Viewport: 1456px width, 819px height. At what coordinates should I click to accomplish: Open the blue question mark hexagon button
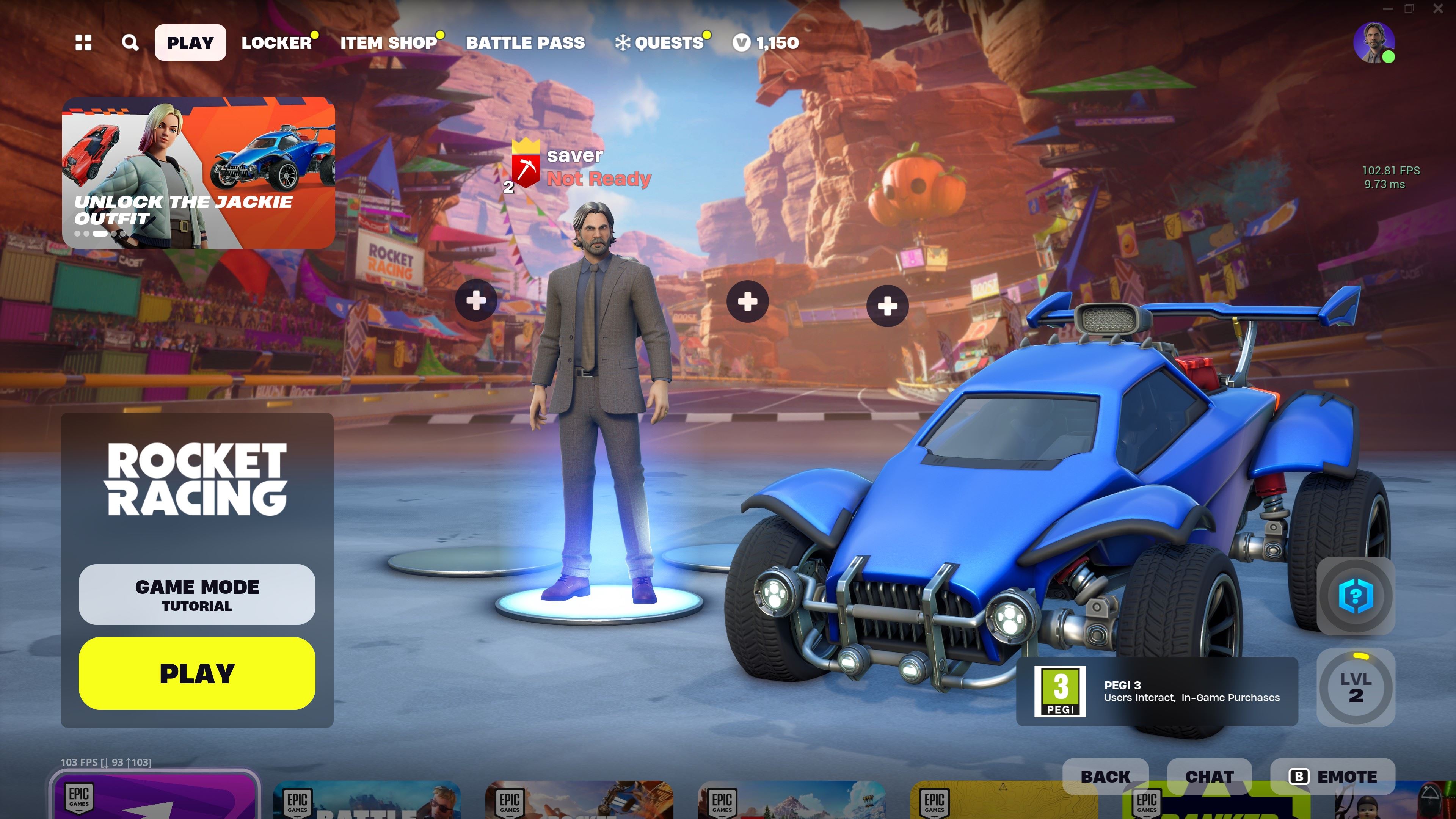pyautogui.click(x=1356, y=596)
